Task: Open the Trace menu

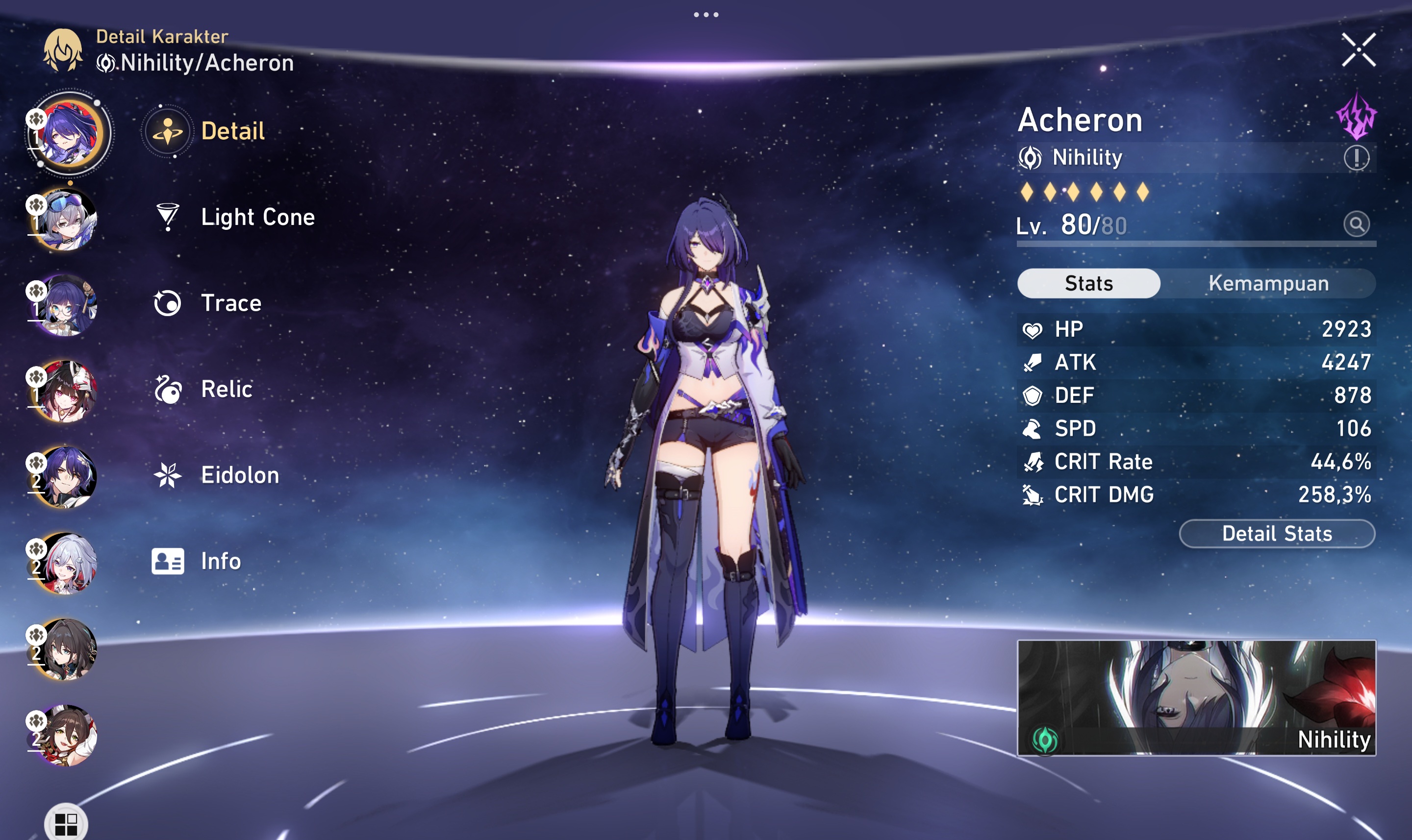Action: click(x=230, y=303)
